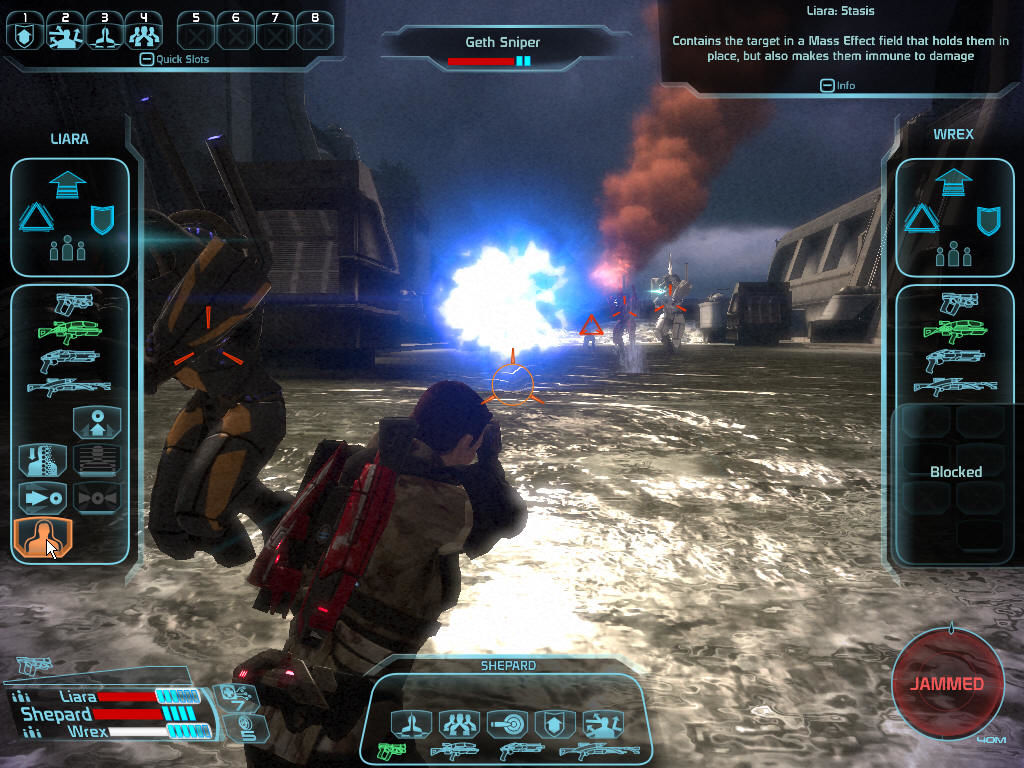The height and width of the screenshot is (768, 1024).
Task: Equip Liara's sniper rifle
Action: [x=70, y=386]
